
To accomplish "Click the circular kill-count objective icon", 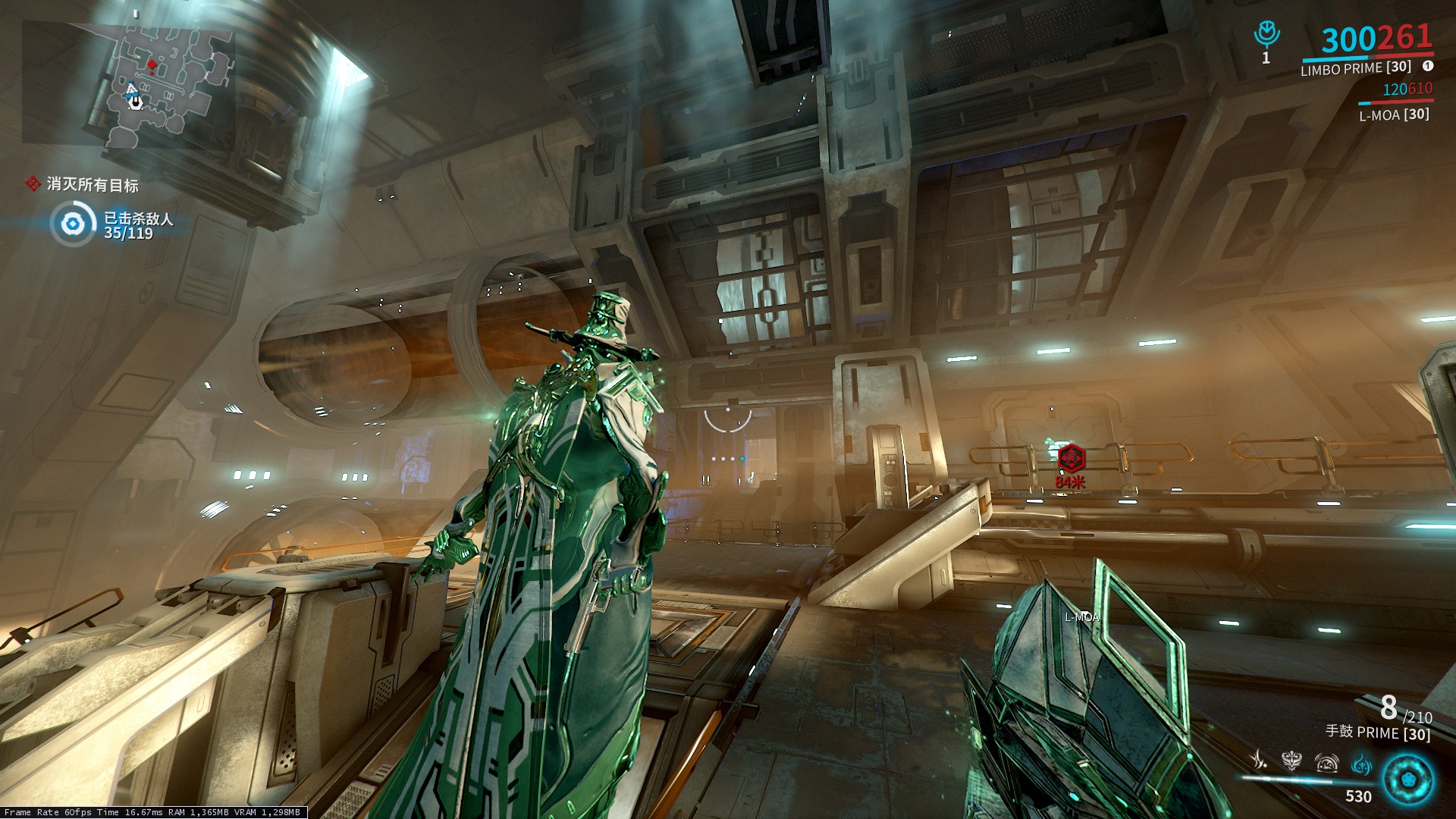I will 73,224.
